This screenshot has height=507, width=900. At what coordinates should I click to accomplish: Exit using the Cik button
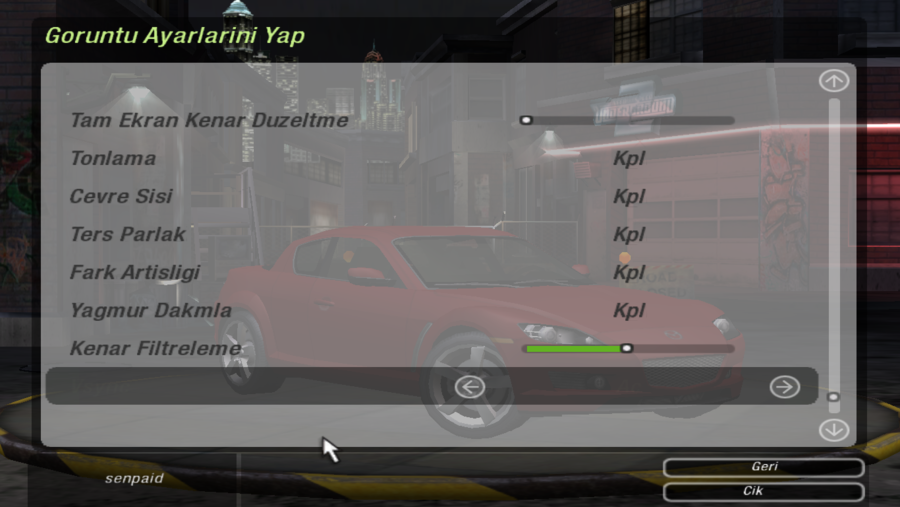pos(763,492)
